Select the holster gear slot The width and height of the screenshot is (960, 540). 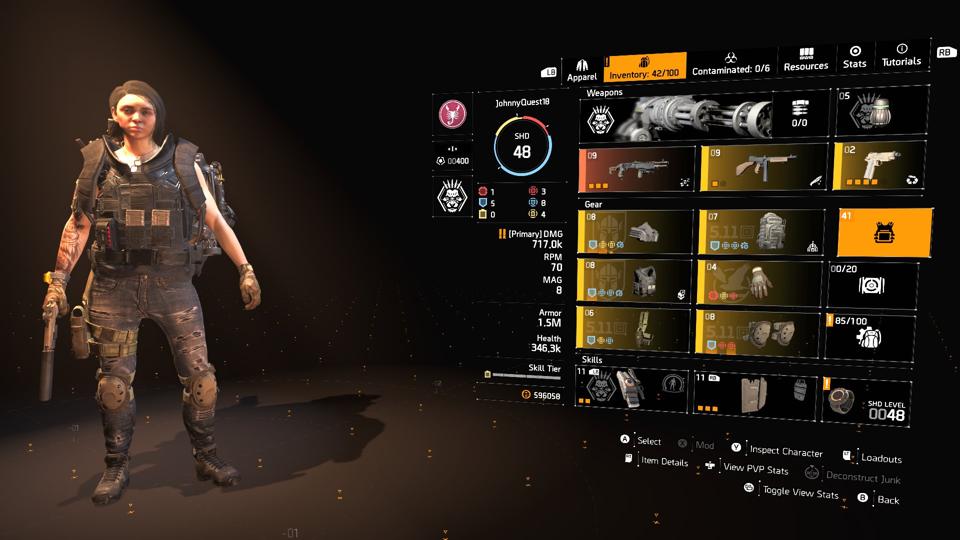tap(634, 330)
